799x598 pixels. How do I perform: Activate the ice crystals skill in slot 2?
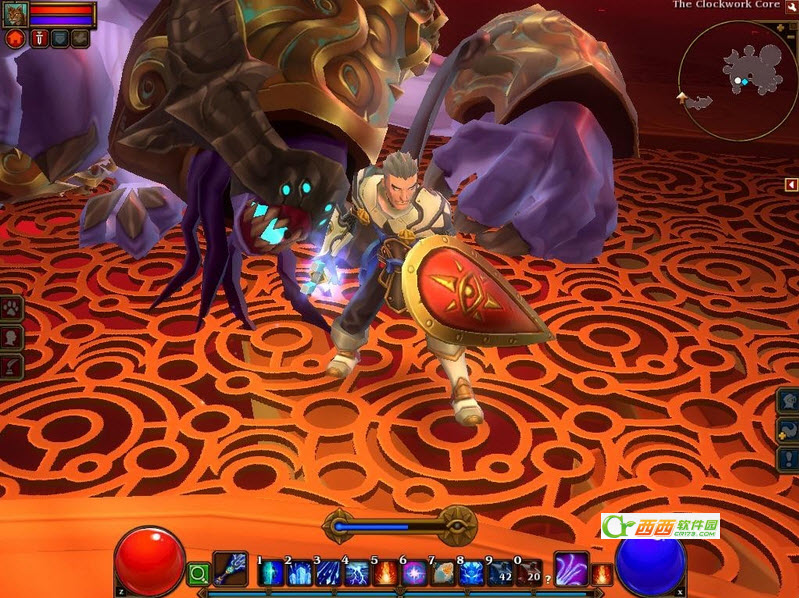pyautogui.click(x=299, y=574)
